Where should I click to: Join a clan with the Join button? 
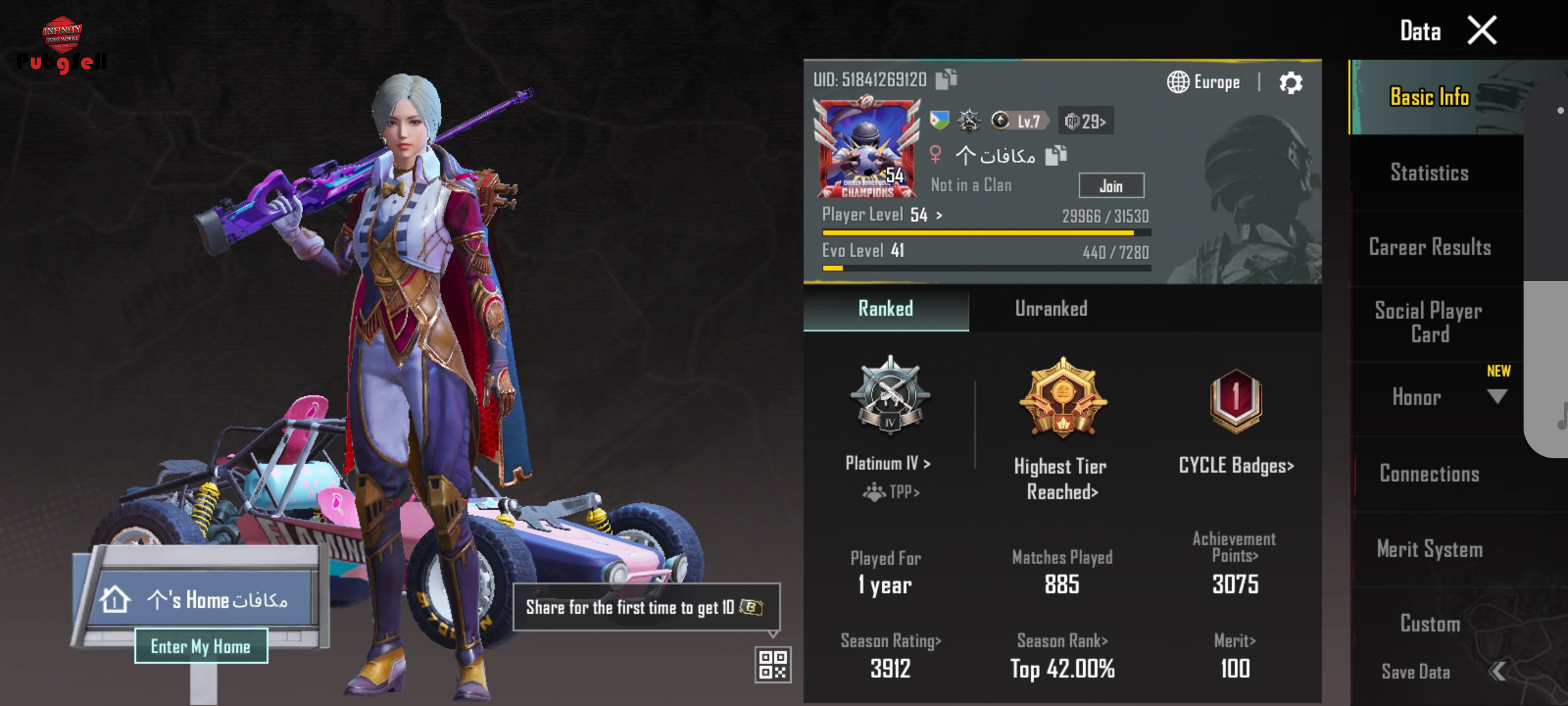pyautogui.click(x=1111, y=186)
